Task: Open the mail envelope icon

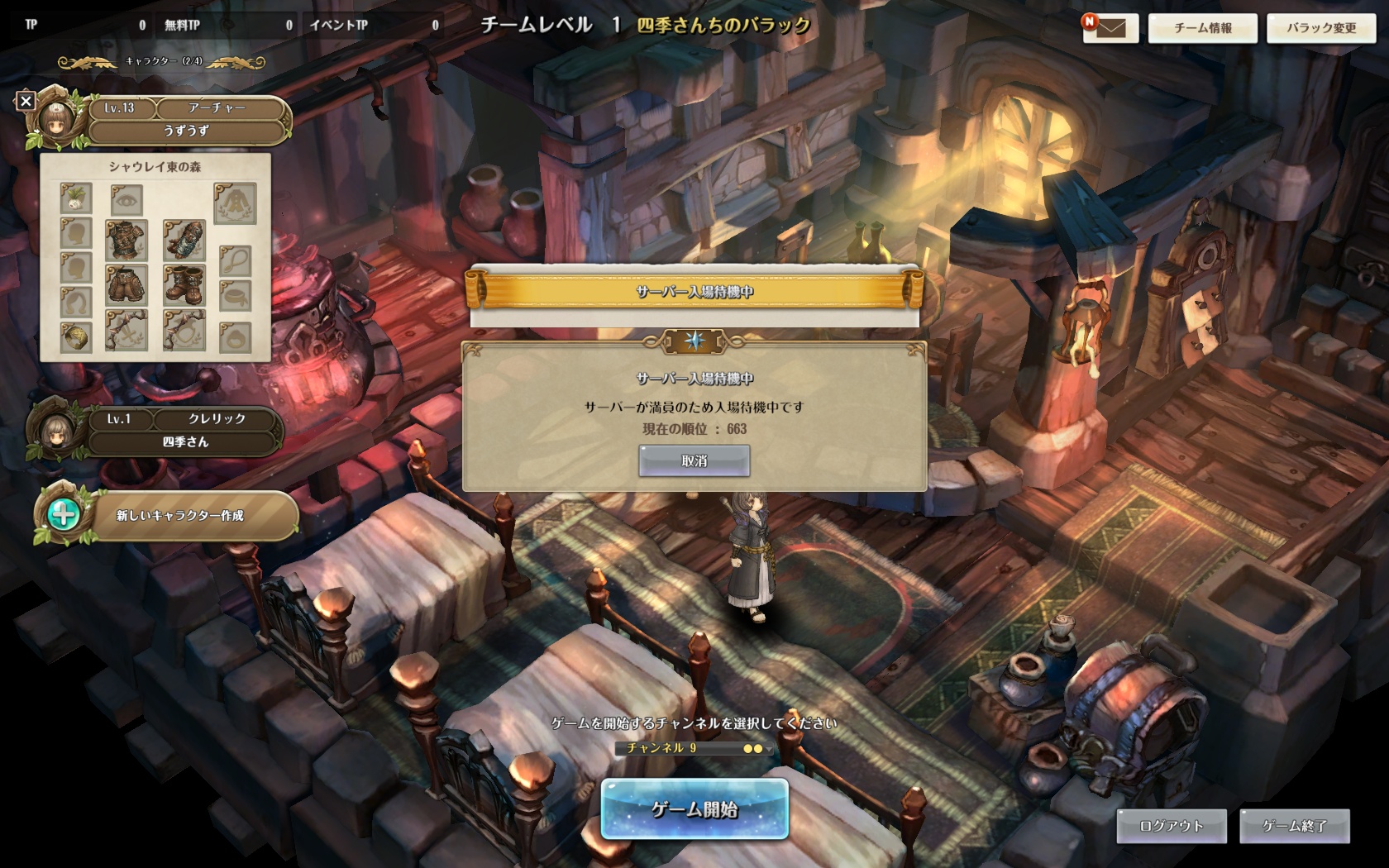Action: (1111, 28)
